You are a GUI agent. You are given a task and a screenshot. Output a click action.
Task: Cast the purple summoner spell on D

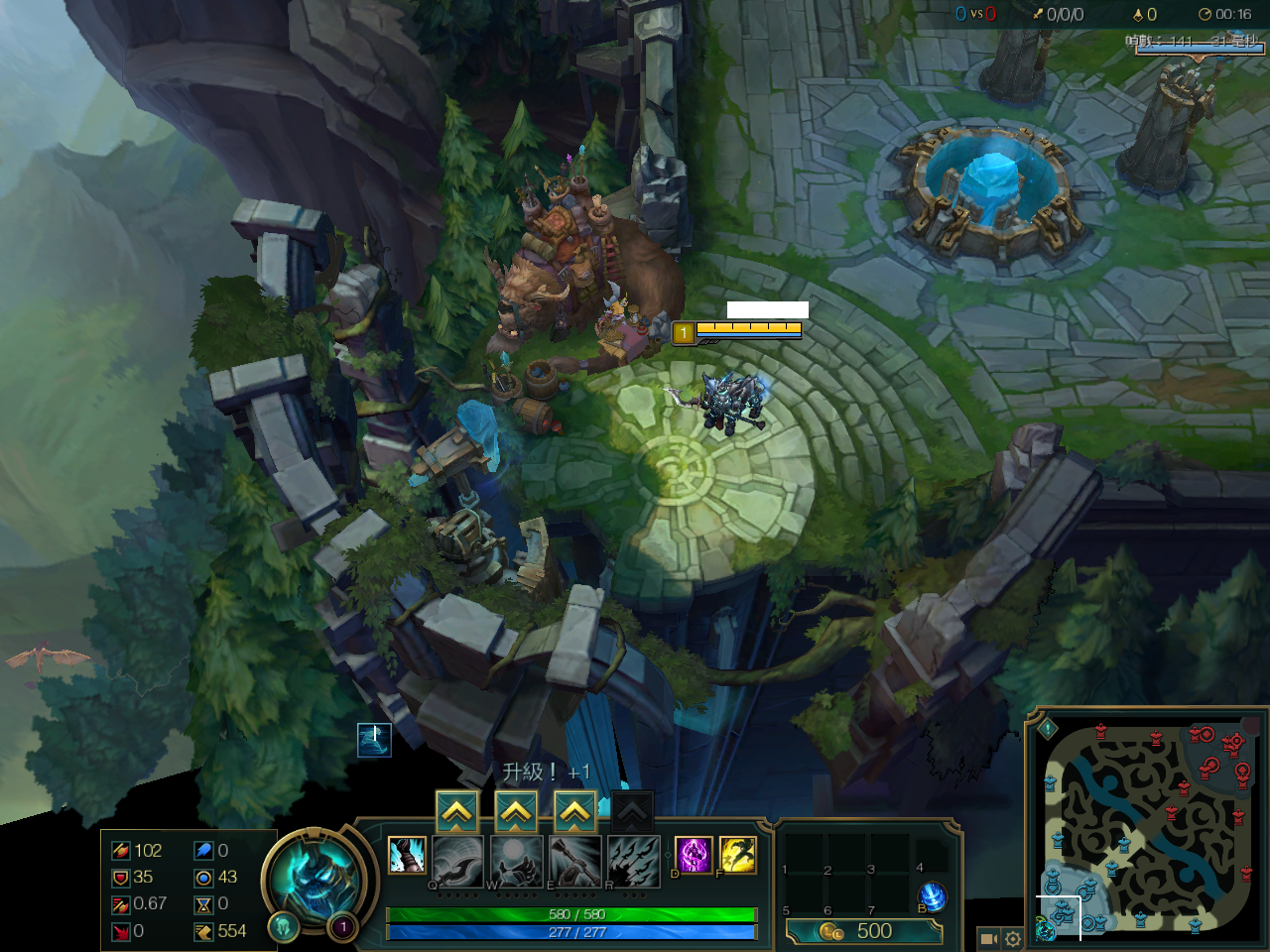click(694, 855)
